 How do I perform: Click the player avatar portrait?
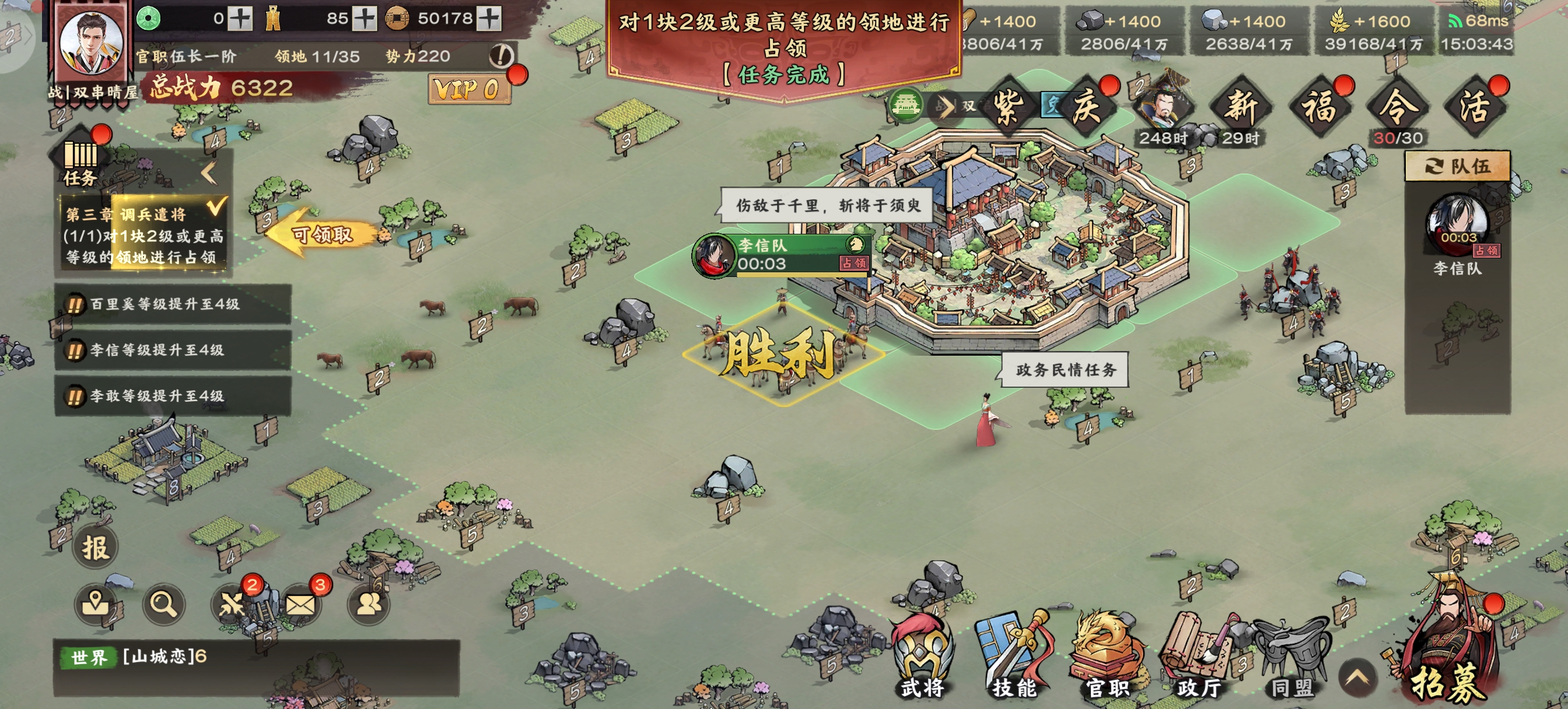pos(92,44)
